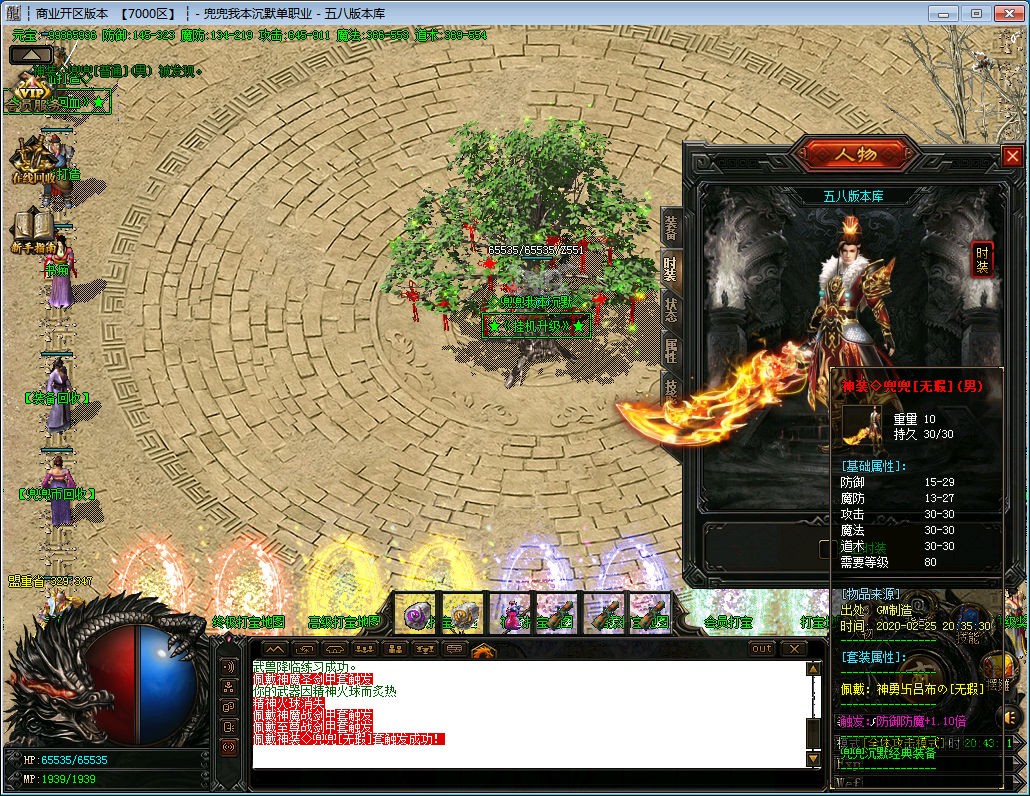Click the orange emblem button above chat
The width and height of the screenshot is (1030, 796).
pyautogui.click(x=484, y=651)
